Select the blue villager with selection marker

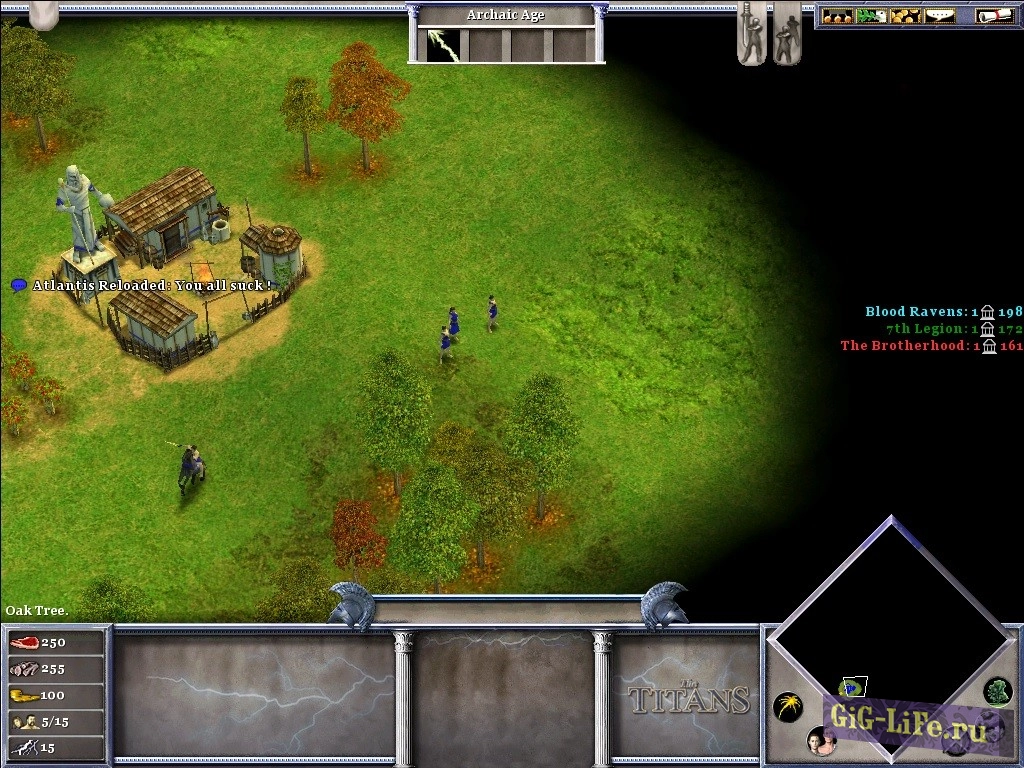tap(453, 320)
